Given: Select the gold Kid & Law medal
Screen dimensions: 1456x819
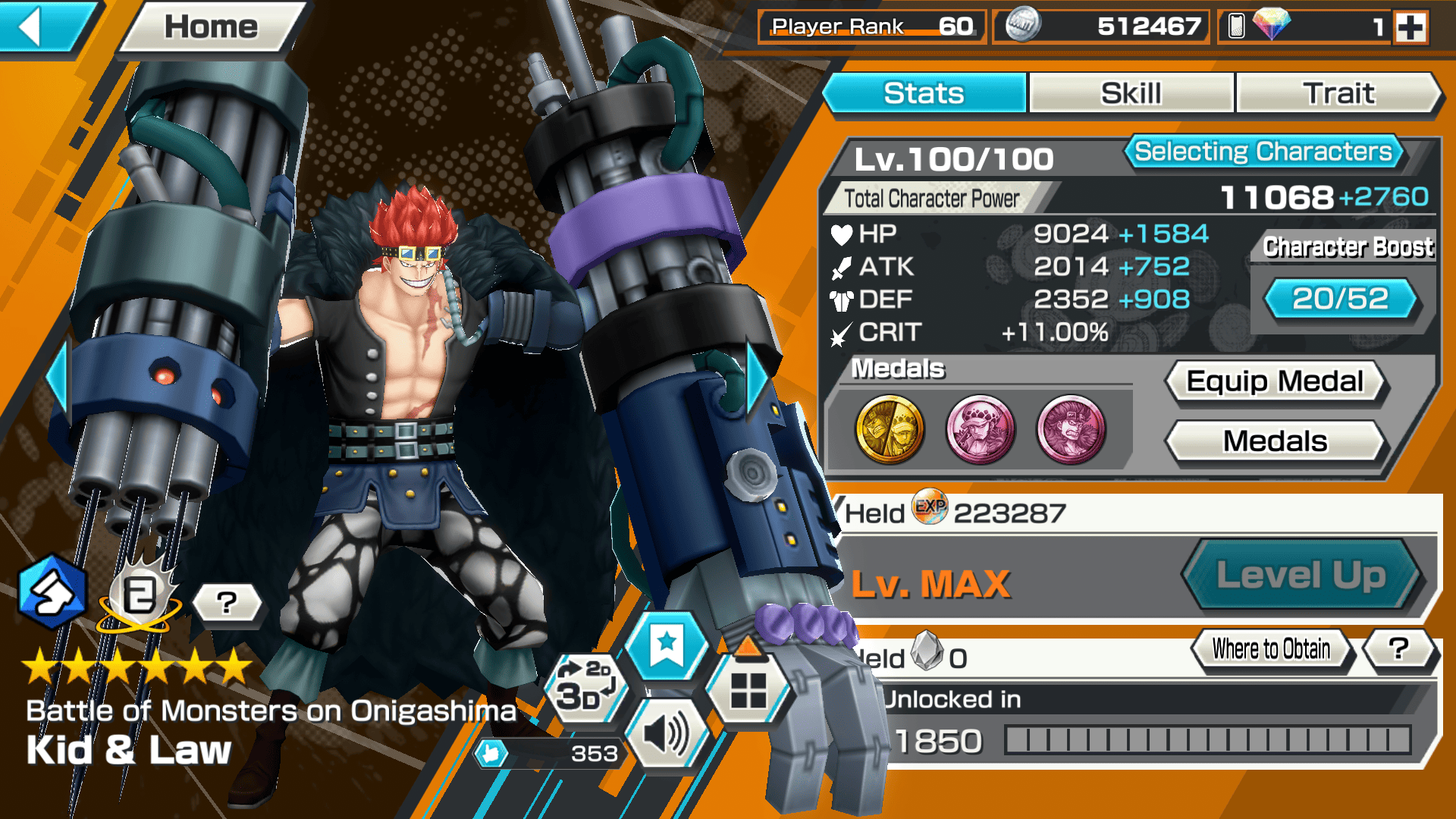Looking at the screenshot, I should point(890,429).
